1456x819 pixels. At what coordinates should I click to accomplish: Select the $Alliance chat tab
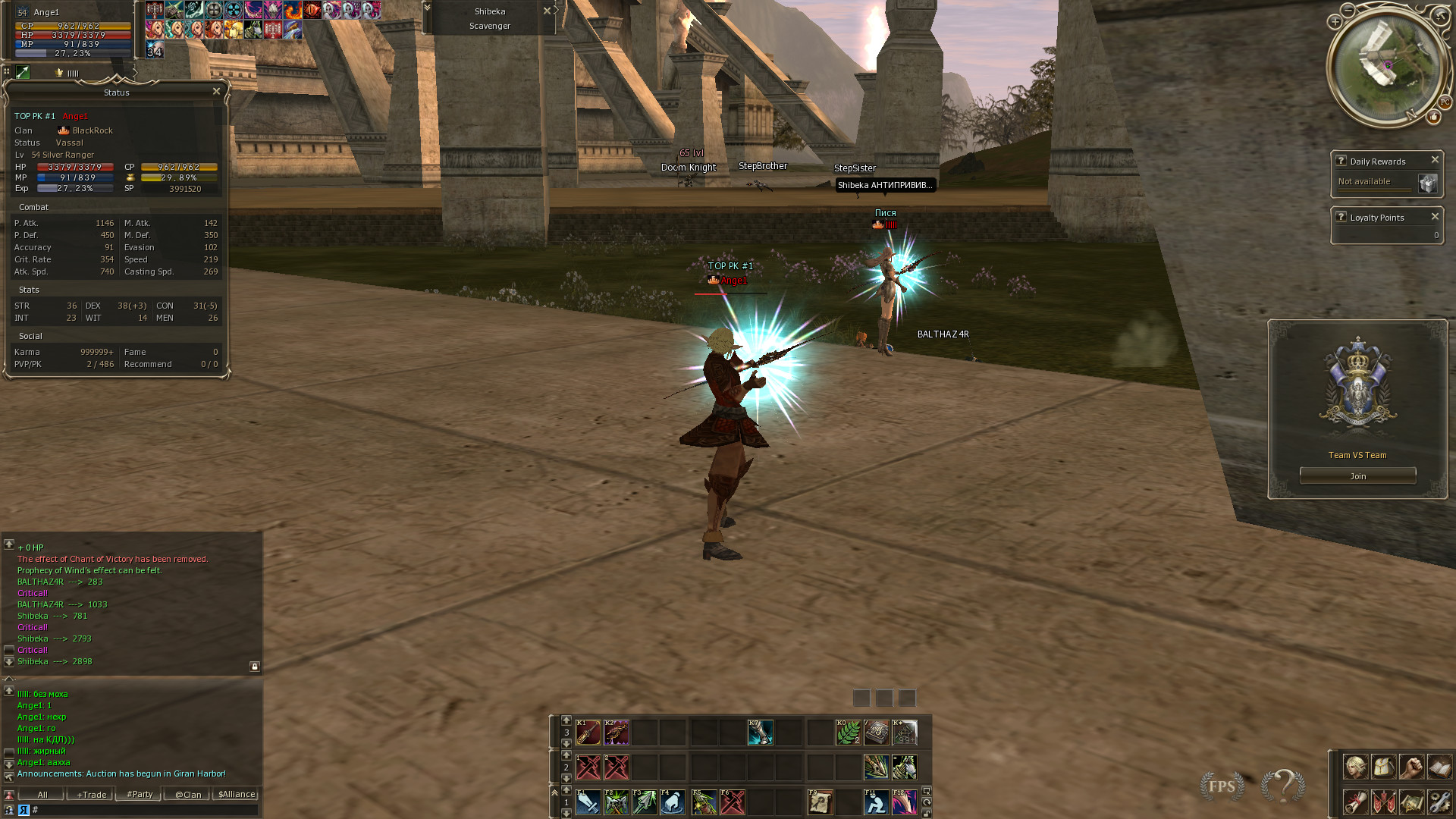click(237, 795)
